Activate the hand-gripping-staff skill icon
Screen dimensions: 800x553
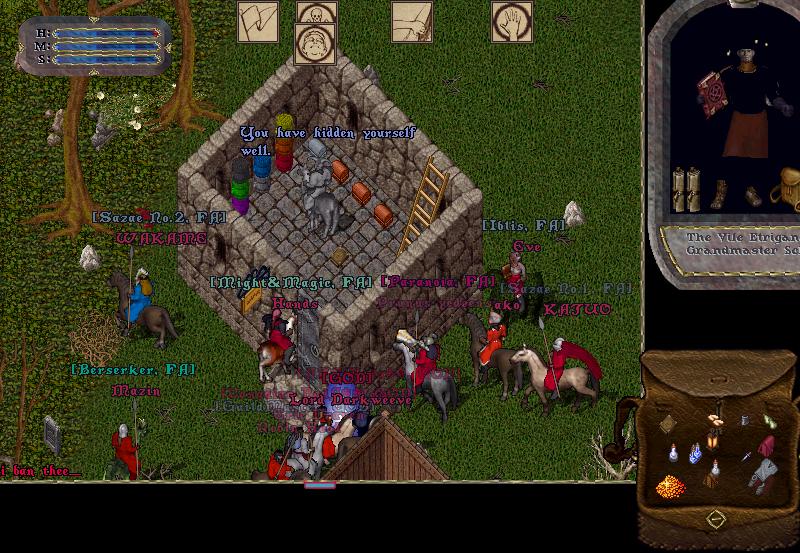click(411, 22)
